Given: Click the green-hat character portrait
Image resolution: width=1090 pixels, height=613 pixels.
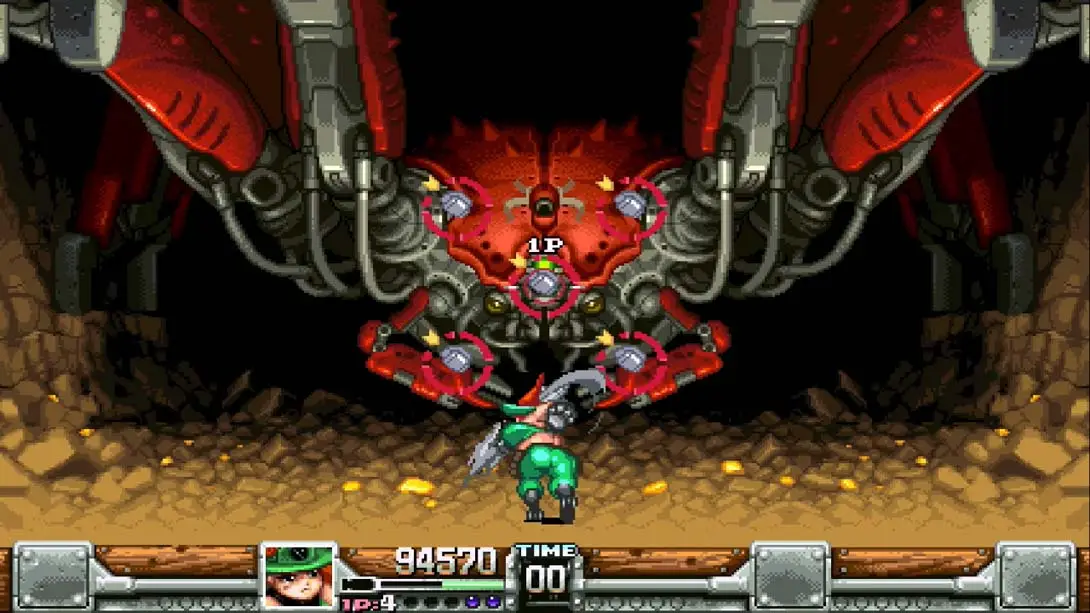Looking at the screenshot, I should click(298, 577).
